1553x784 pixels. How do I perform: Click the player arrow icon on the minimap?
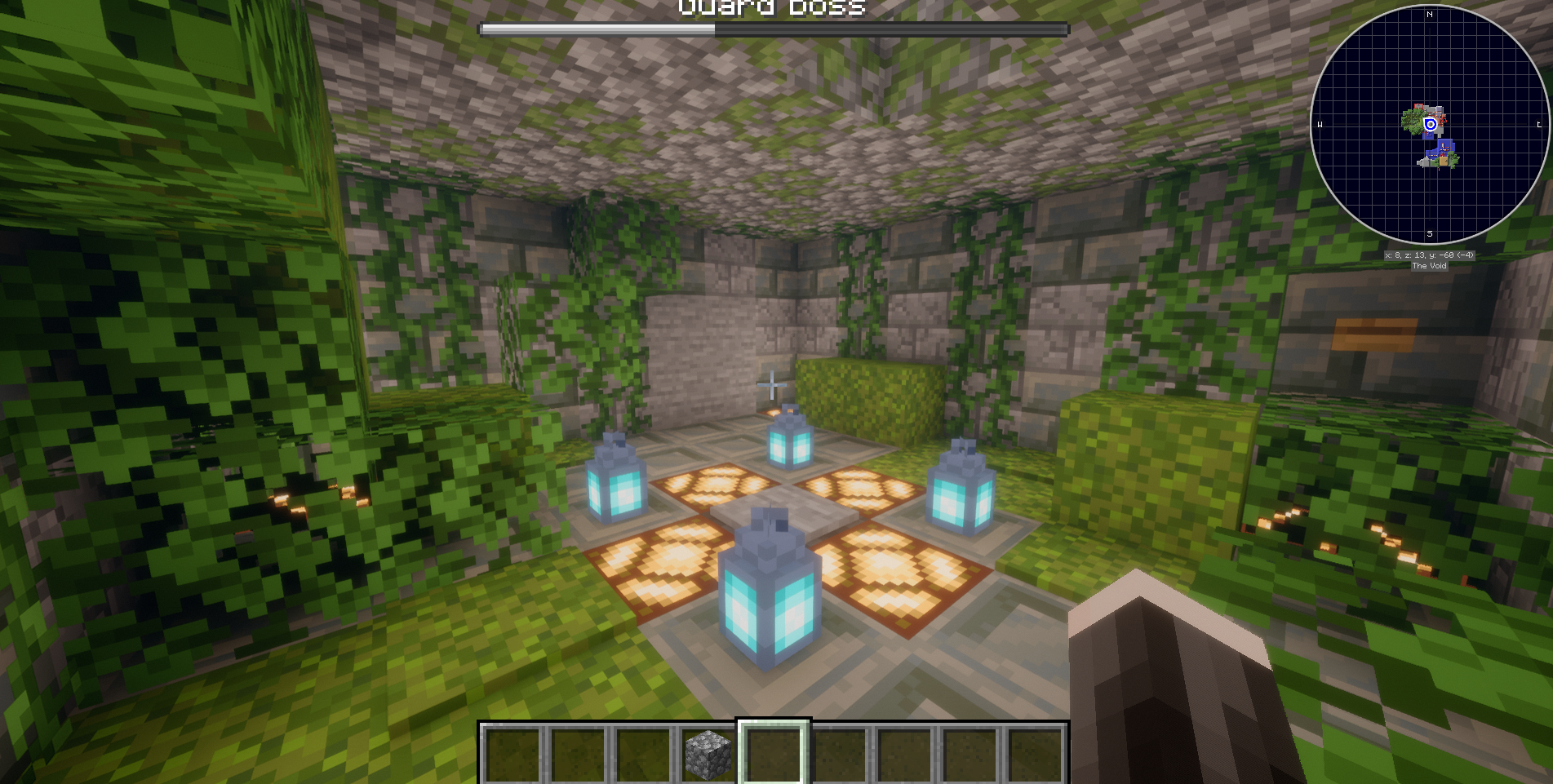pos(1430,124)
